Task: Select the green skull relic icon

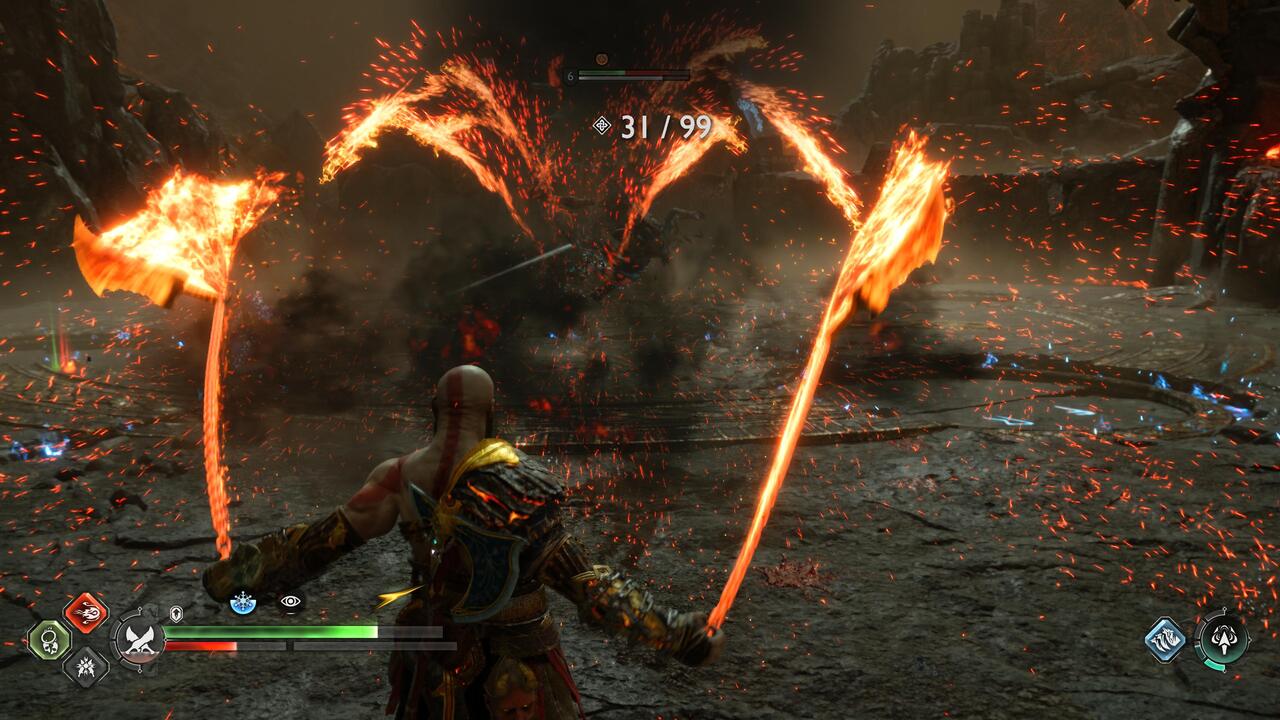Action: (x=48, y=640)
